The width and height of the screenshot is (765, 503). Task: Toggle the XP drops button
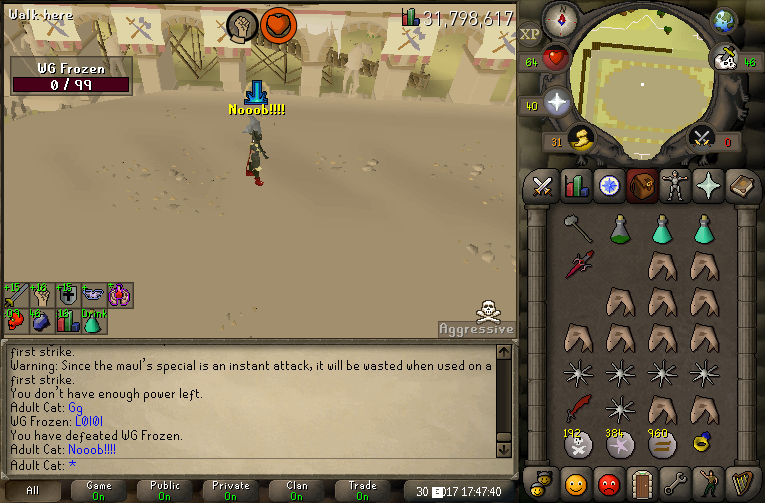click(x=531, y=34)
